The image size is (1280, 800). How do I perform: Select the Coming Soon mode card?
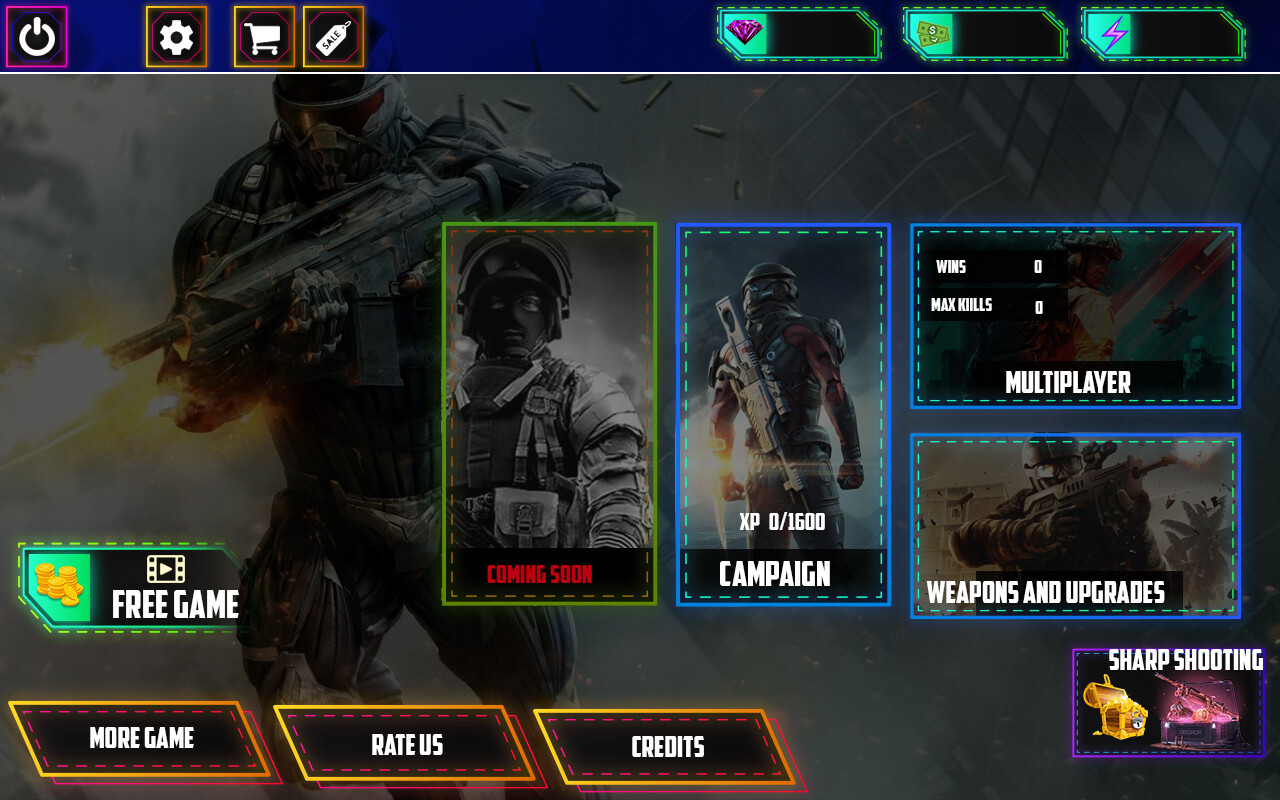[549, 413]
